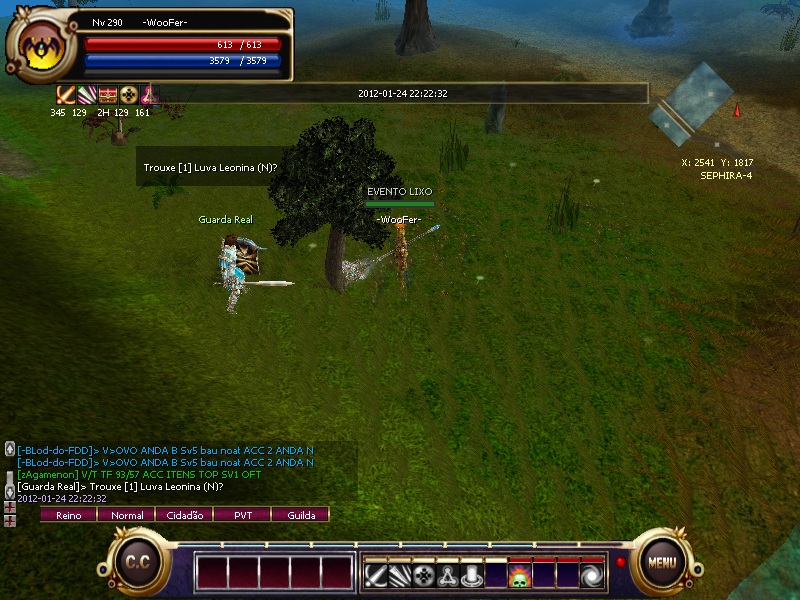Image resolution: width=800 pixels, height=600 pixels.
Task: Use the white spiral vortex skill
Action: 592,576
